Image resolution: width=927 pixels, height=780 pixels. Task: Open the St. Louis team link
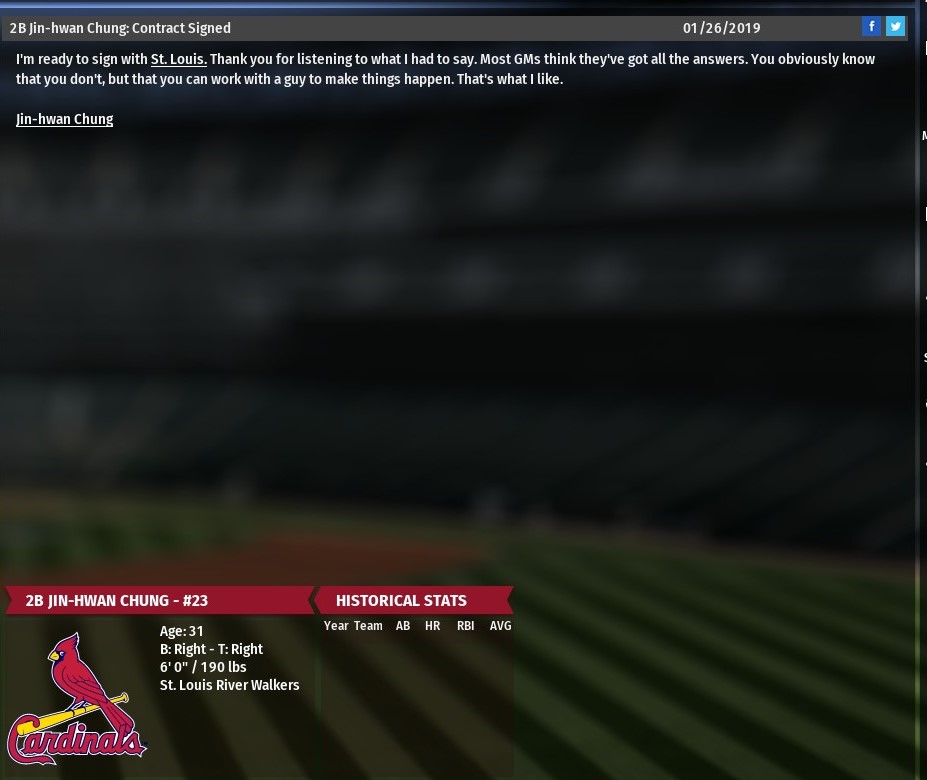point(178,59)
